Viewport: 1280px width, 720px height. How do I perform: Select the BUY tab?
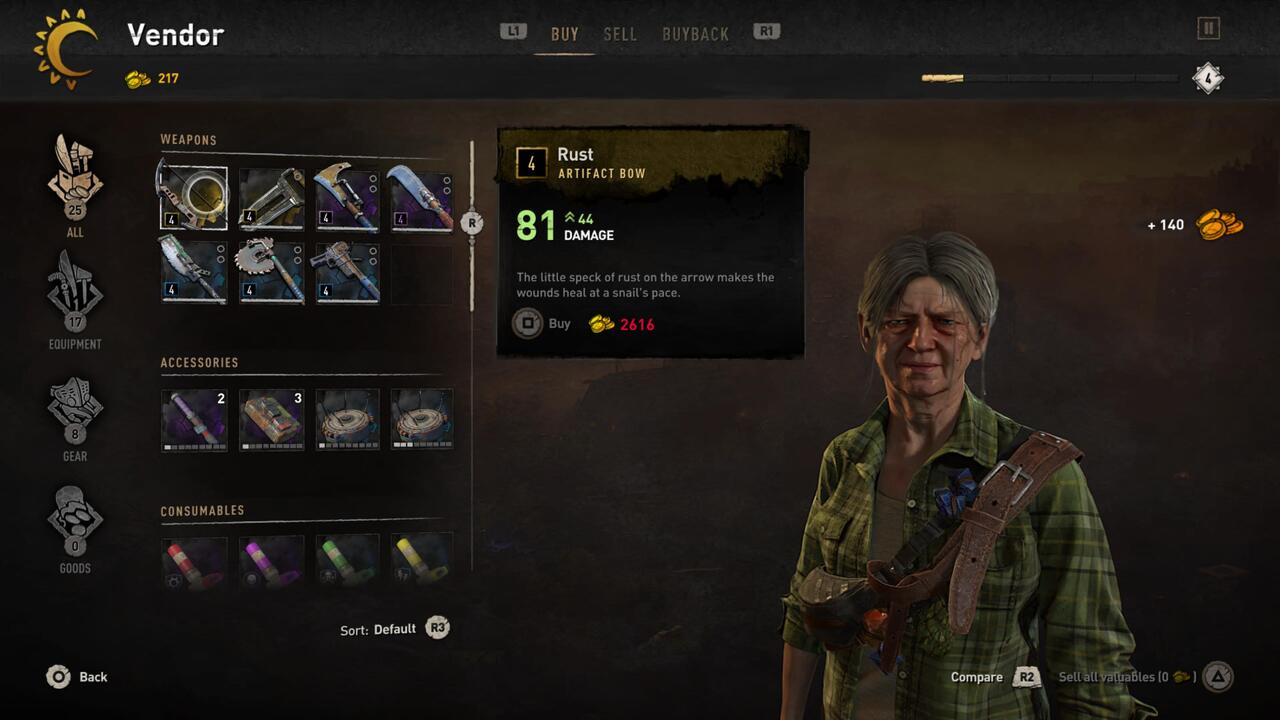[x=564, y=34]
